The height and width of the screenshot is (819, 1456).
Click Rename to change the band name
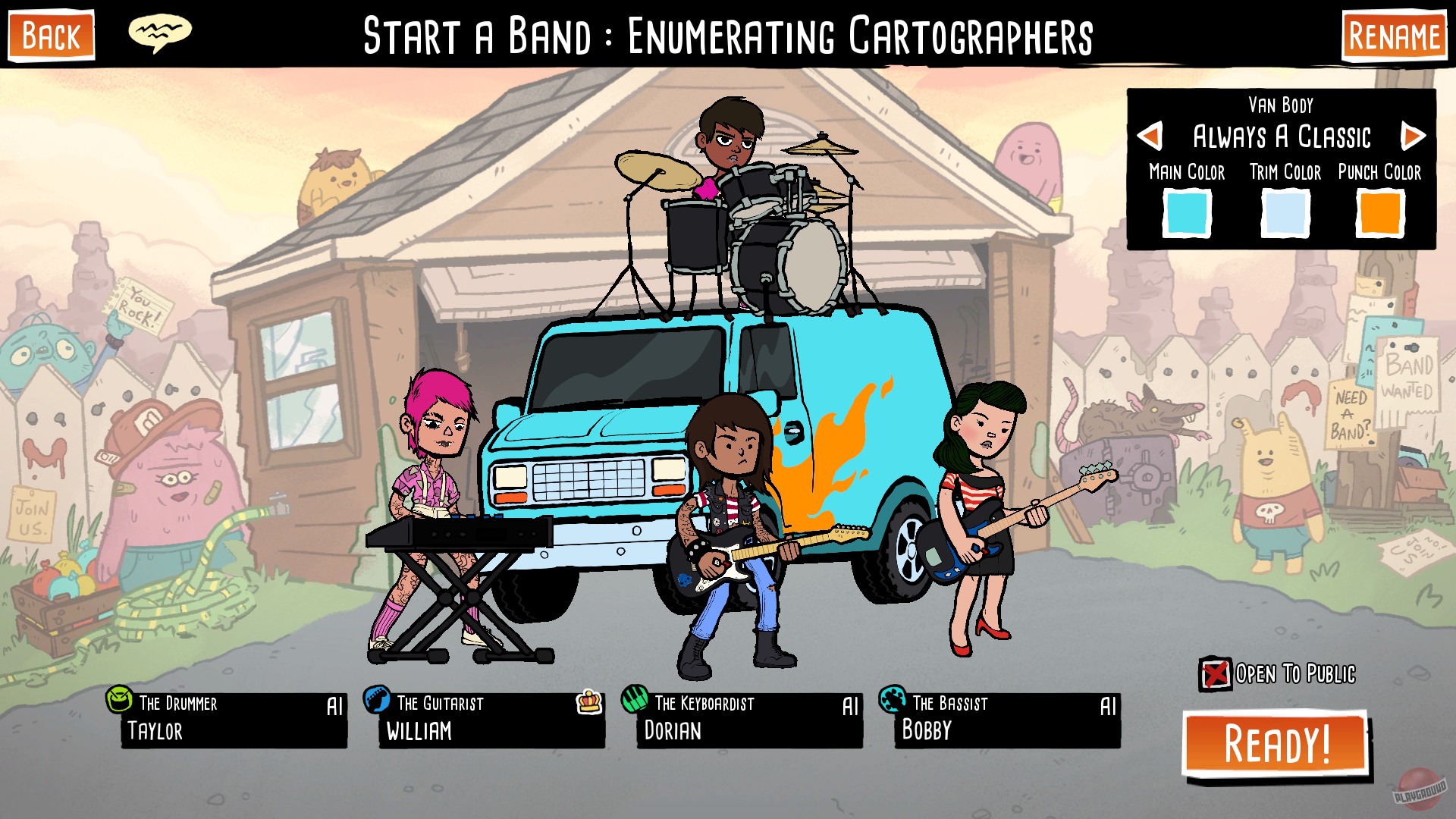tap(1392, 33)
